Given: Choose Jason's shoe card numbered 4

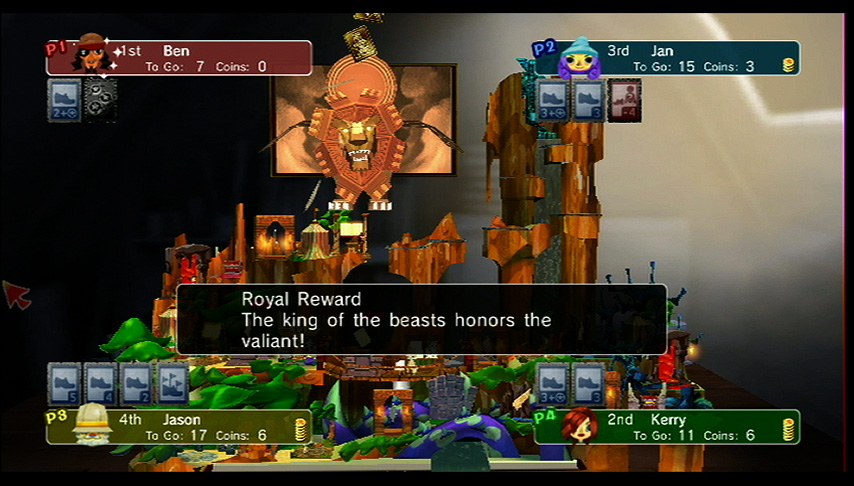Looking at the screenshot, I should tap(100, 383).
